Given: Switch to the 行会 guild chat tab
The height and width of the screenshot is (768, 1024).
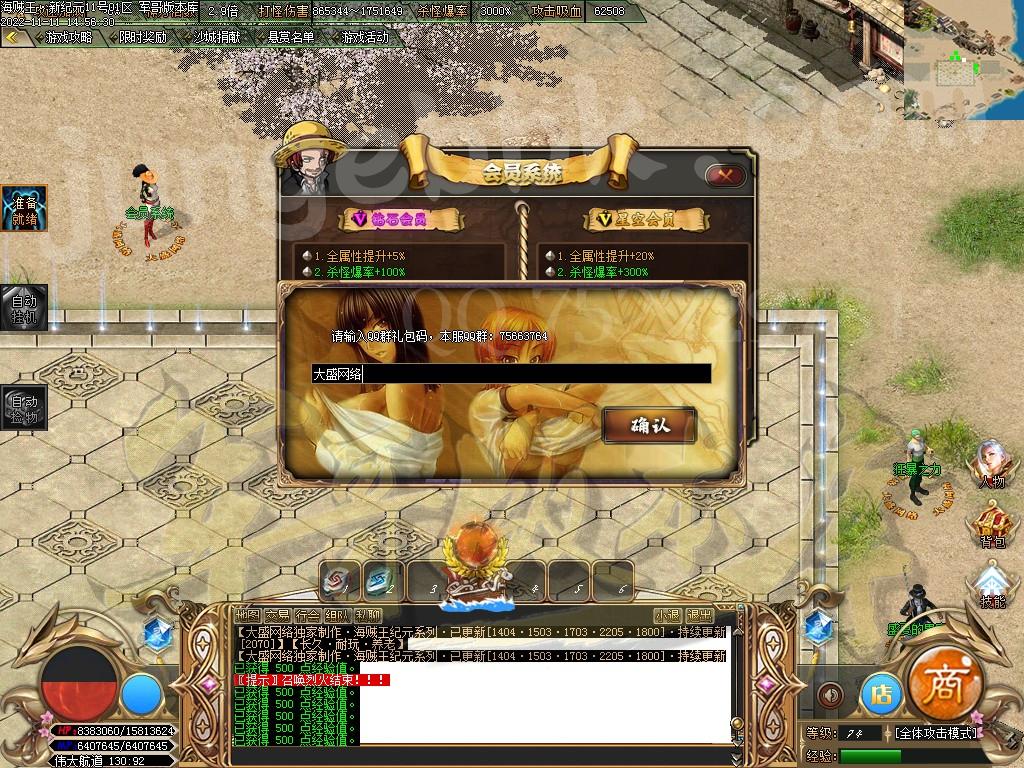Looking at the screenshot, I should [308, 615].
